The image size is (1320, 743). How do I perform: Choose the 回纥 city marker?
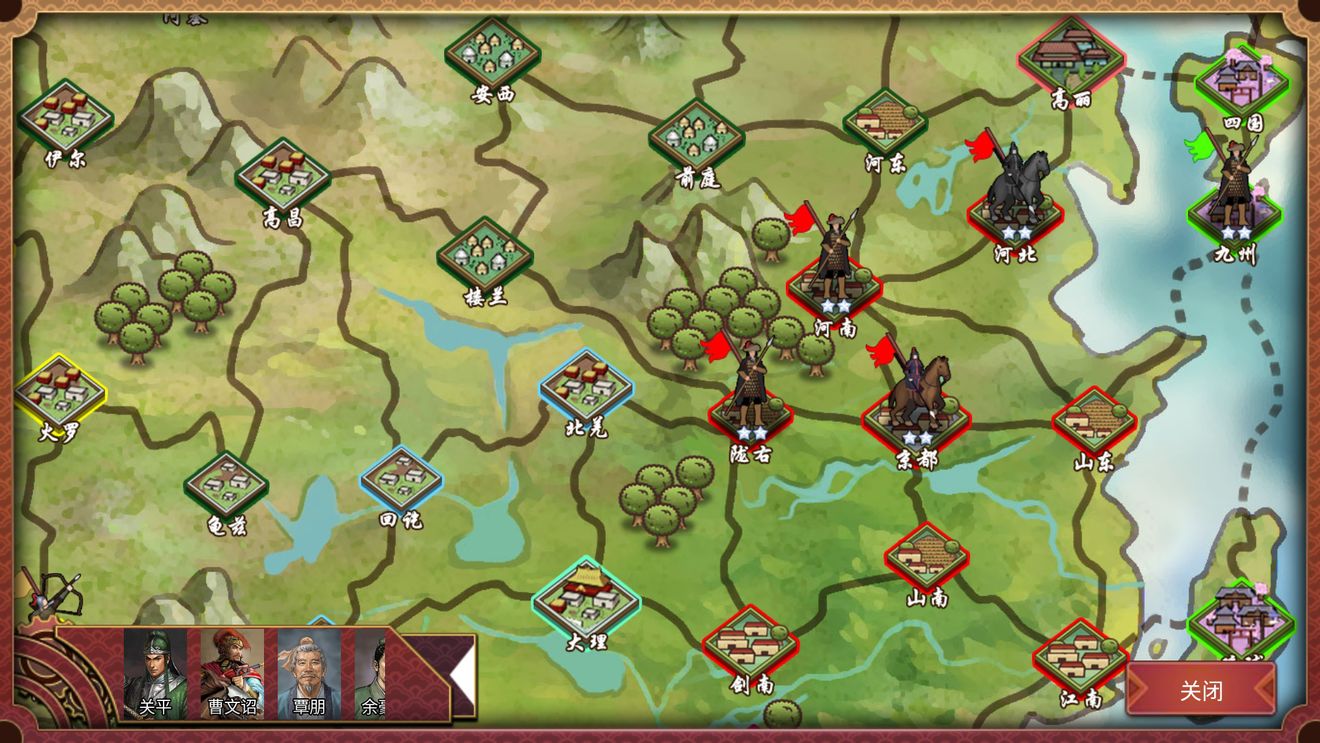tap(401, 480)
